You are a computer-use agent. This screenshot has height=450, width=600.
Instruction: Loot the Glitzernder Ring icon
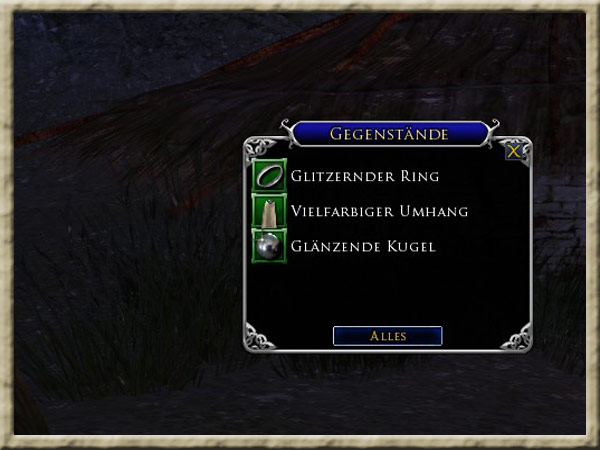coord(269,175)
